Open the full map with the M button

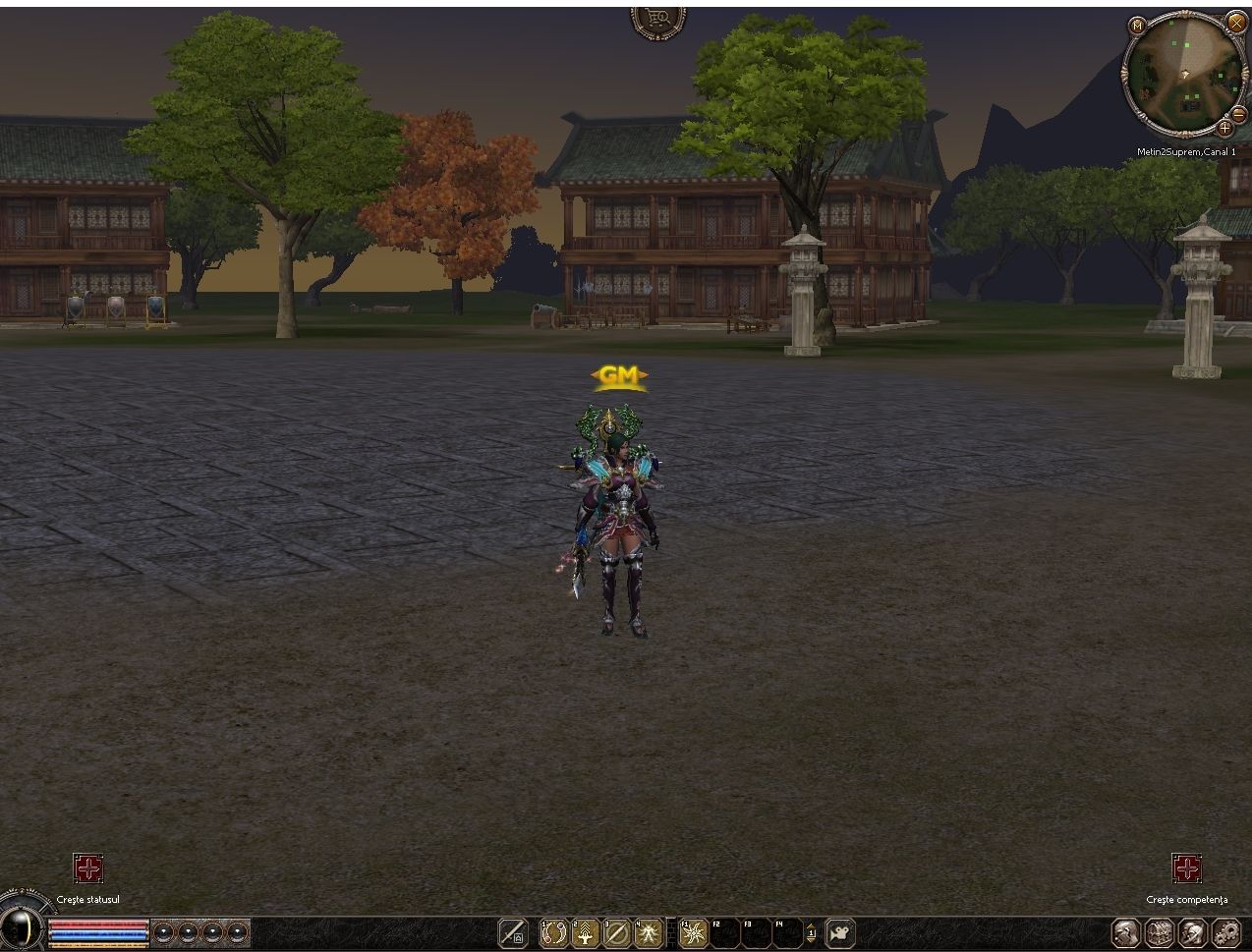coord(1137,25)
